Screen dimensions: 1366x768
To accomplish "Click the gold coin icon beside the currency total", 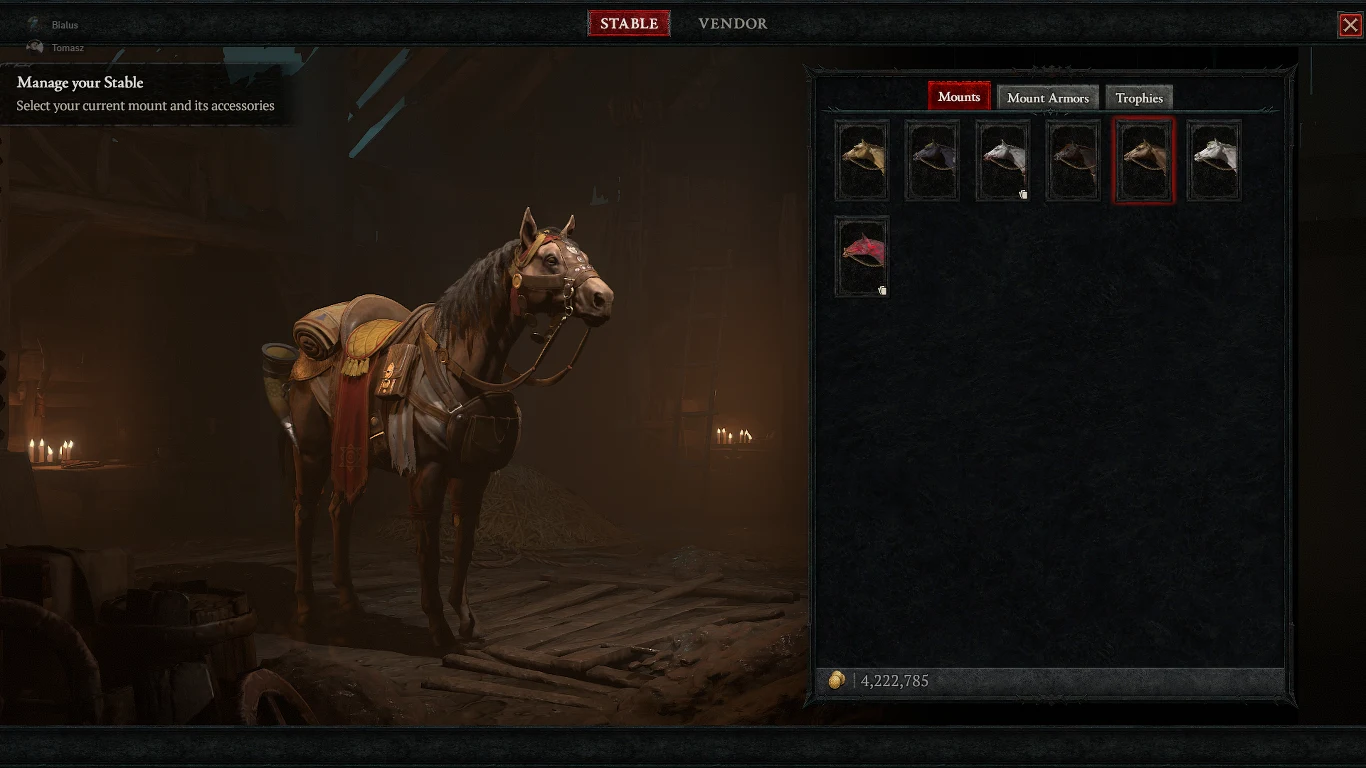I will point(838,680).
